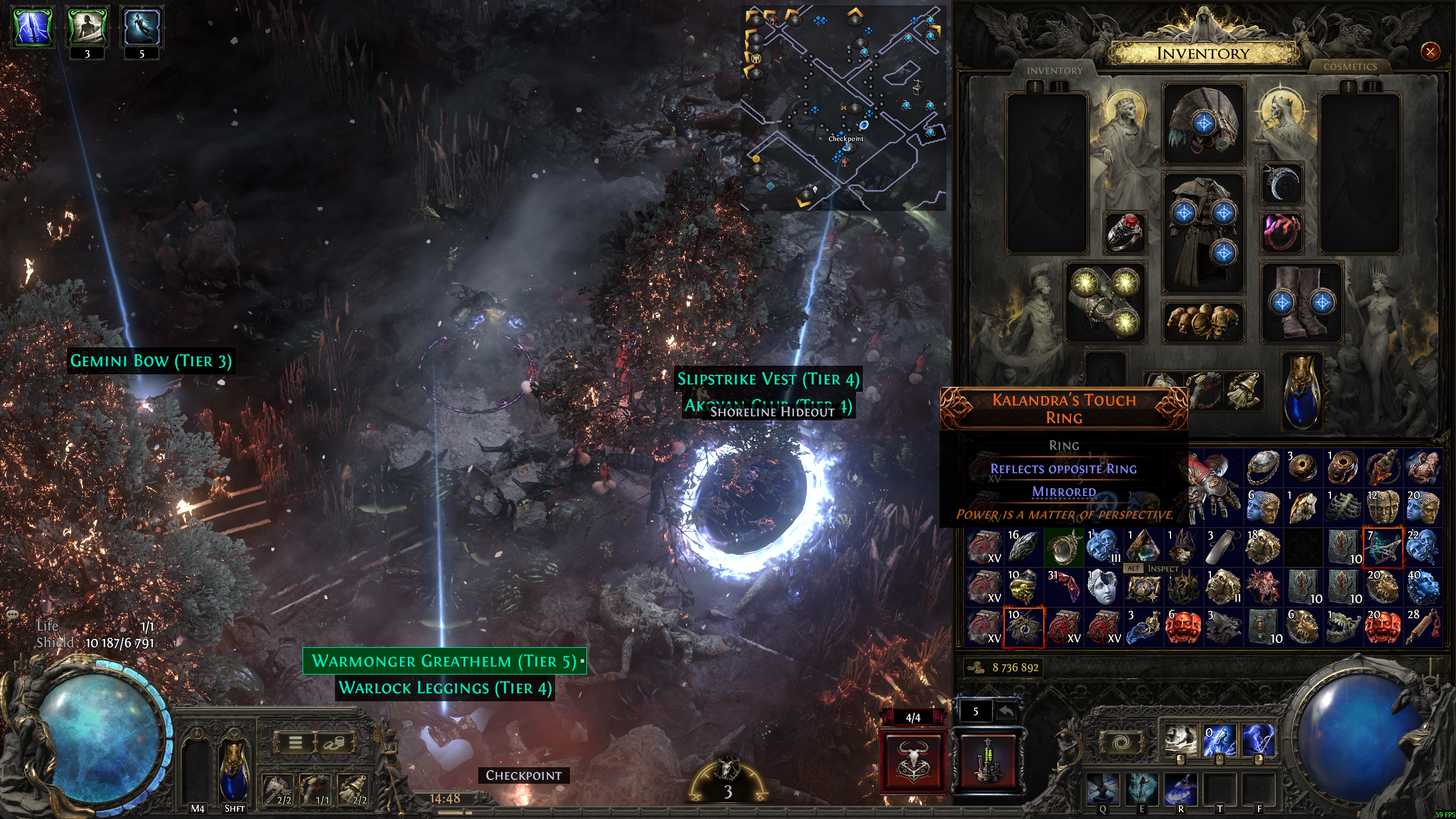The height and width of the screenshot is (819, 1456).
Task: Pick up the Gemini Bow label
Action: point(151,361)
